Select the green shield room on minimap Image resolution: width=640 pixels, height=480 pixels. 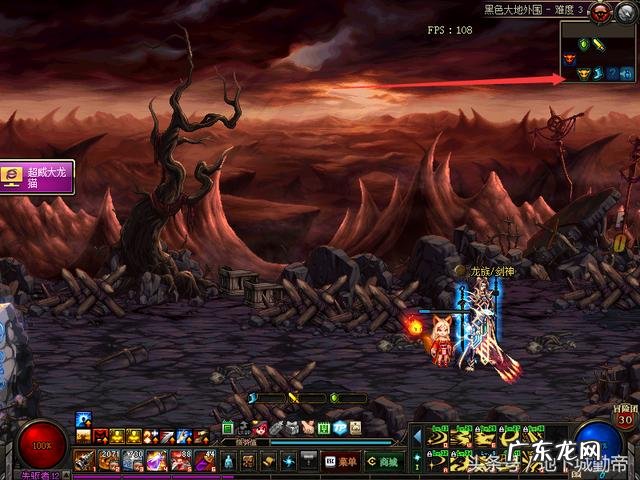pos(584,44)
